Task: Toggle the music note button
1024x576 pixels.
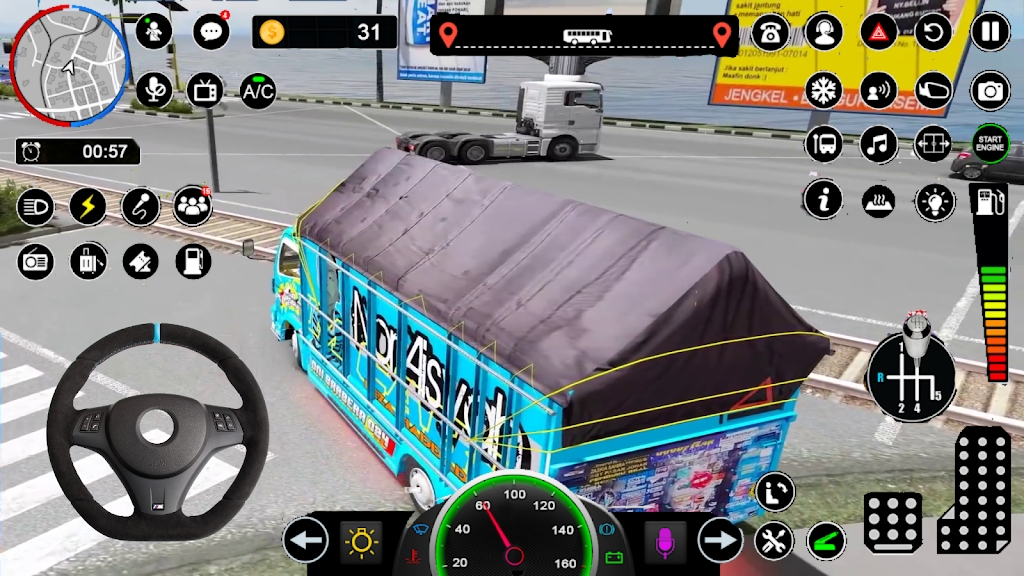Action: 879,144
